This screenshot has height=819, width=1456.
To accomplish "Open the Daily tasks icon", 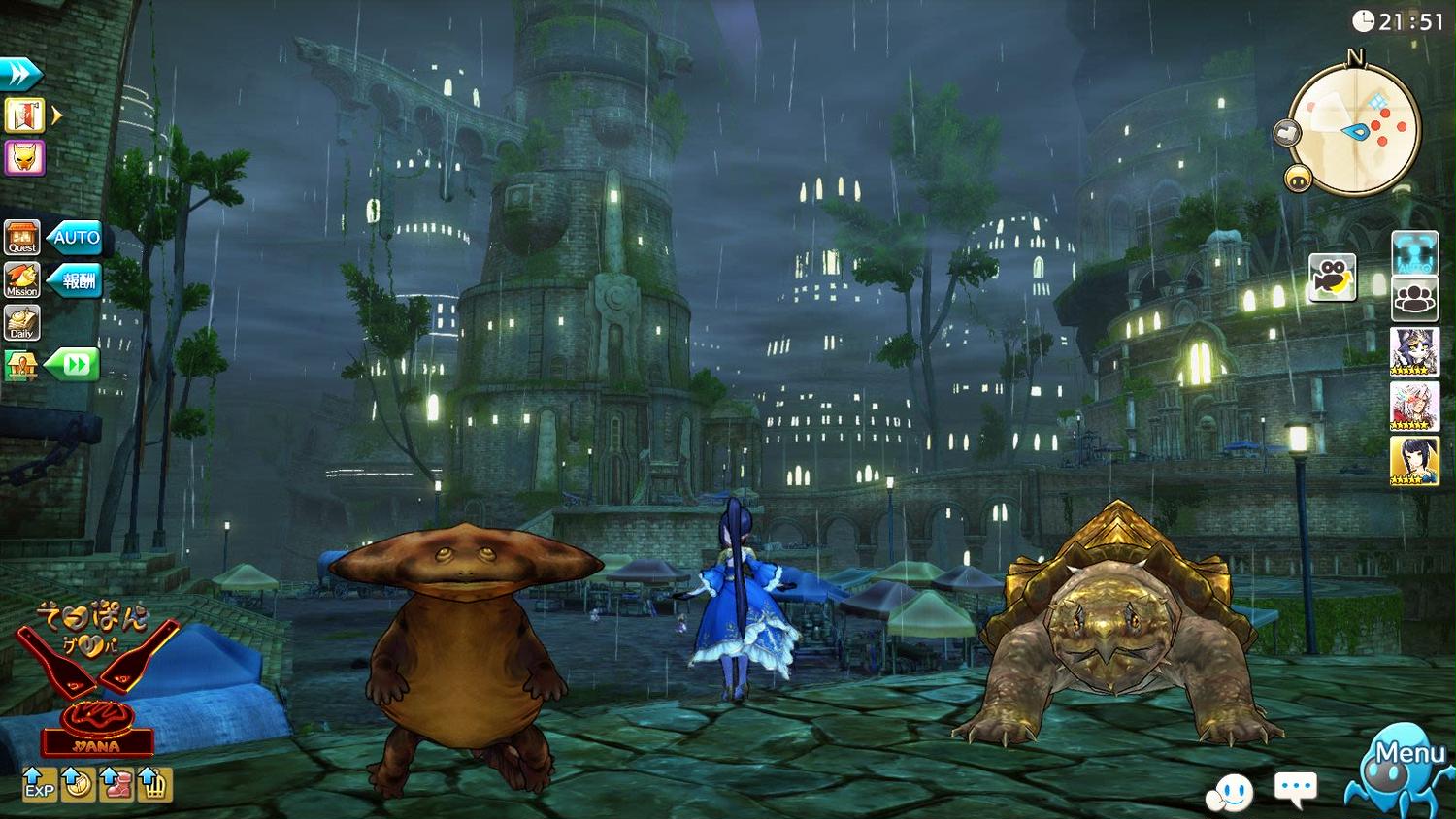I will (21, 322).
